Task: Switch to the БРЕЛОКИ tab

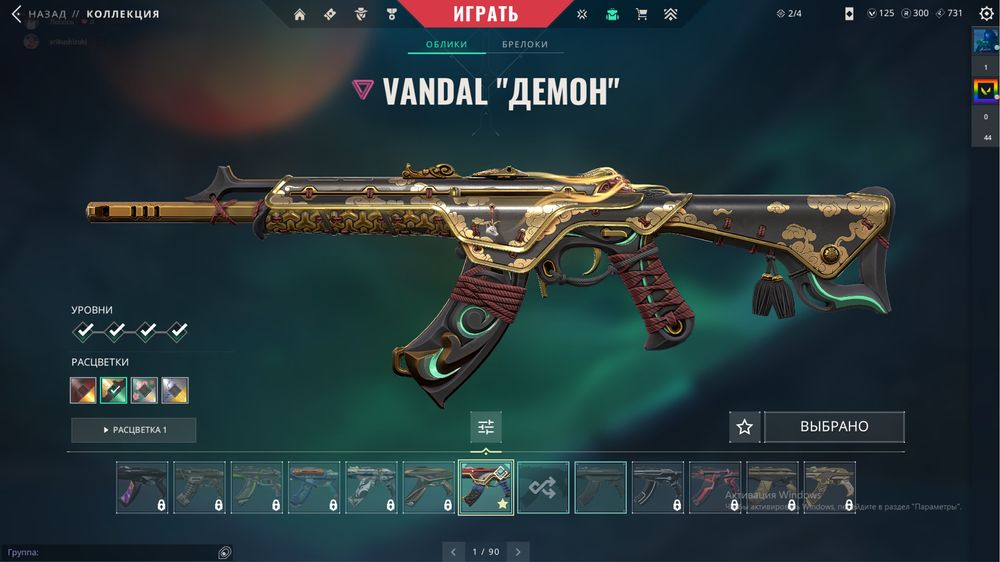Action: click(524, 45)
